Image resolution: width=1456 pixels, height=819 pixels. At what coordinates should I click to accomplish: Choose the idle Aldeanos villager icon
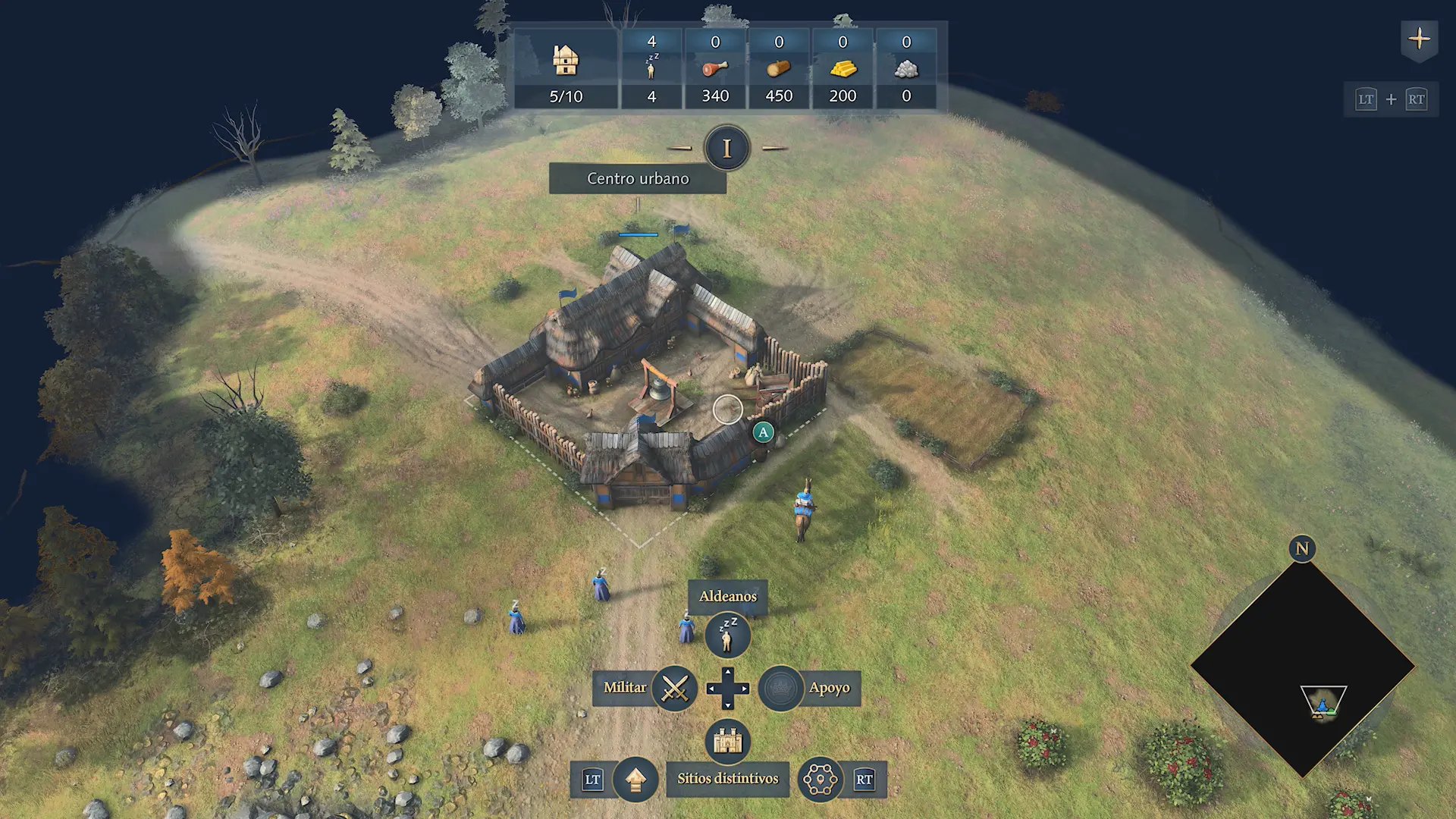727,635
